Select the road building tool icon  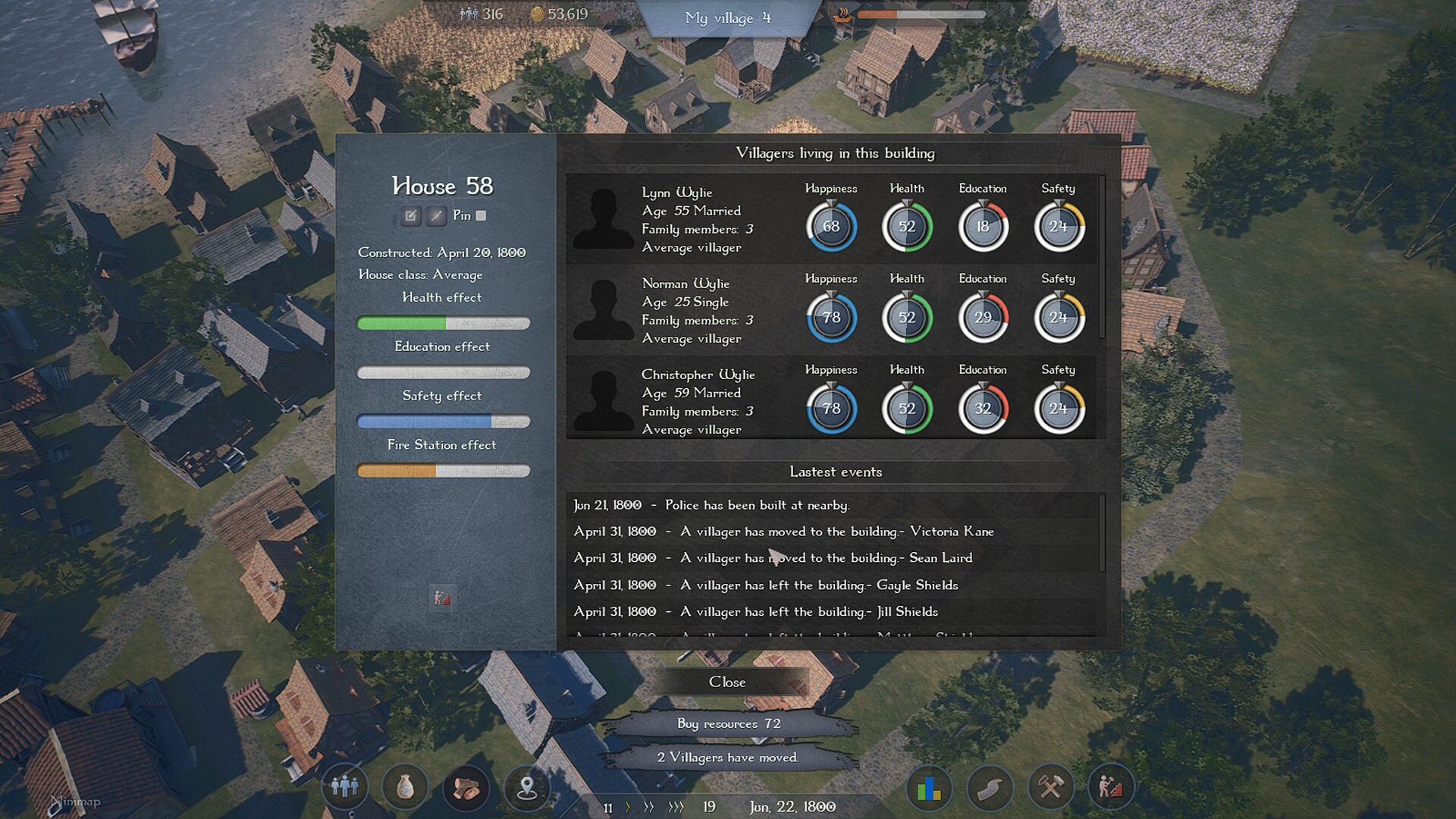(990, 789)
